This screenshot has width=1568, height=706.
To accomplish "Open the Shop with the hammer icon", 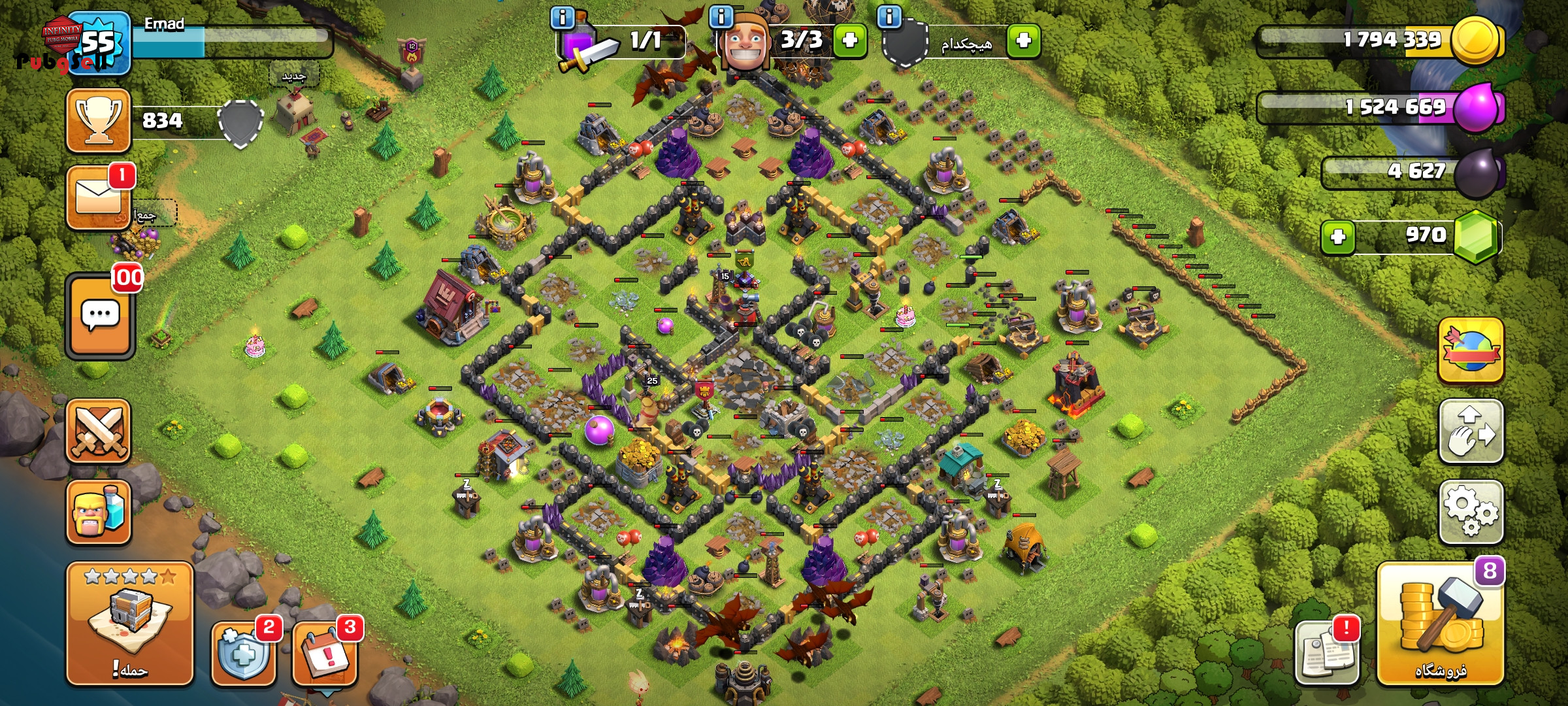I will click(x=1440, y=624).
